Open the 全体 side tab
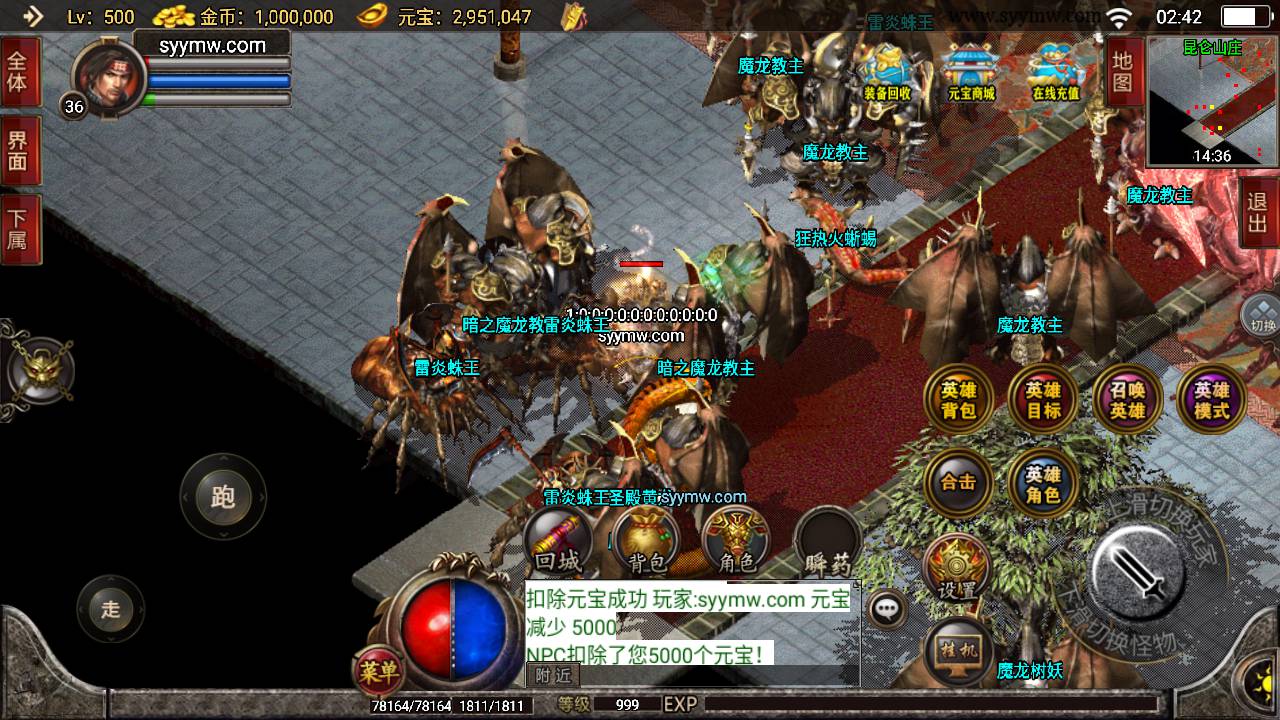Viewport: 1280px width, 720px height. click(x=18, y=70)
